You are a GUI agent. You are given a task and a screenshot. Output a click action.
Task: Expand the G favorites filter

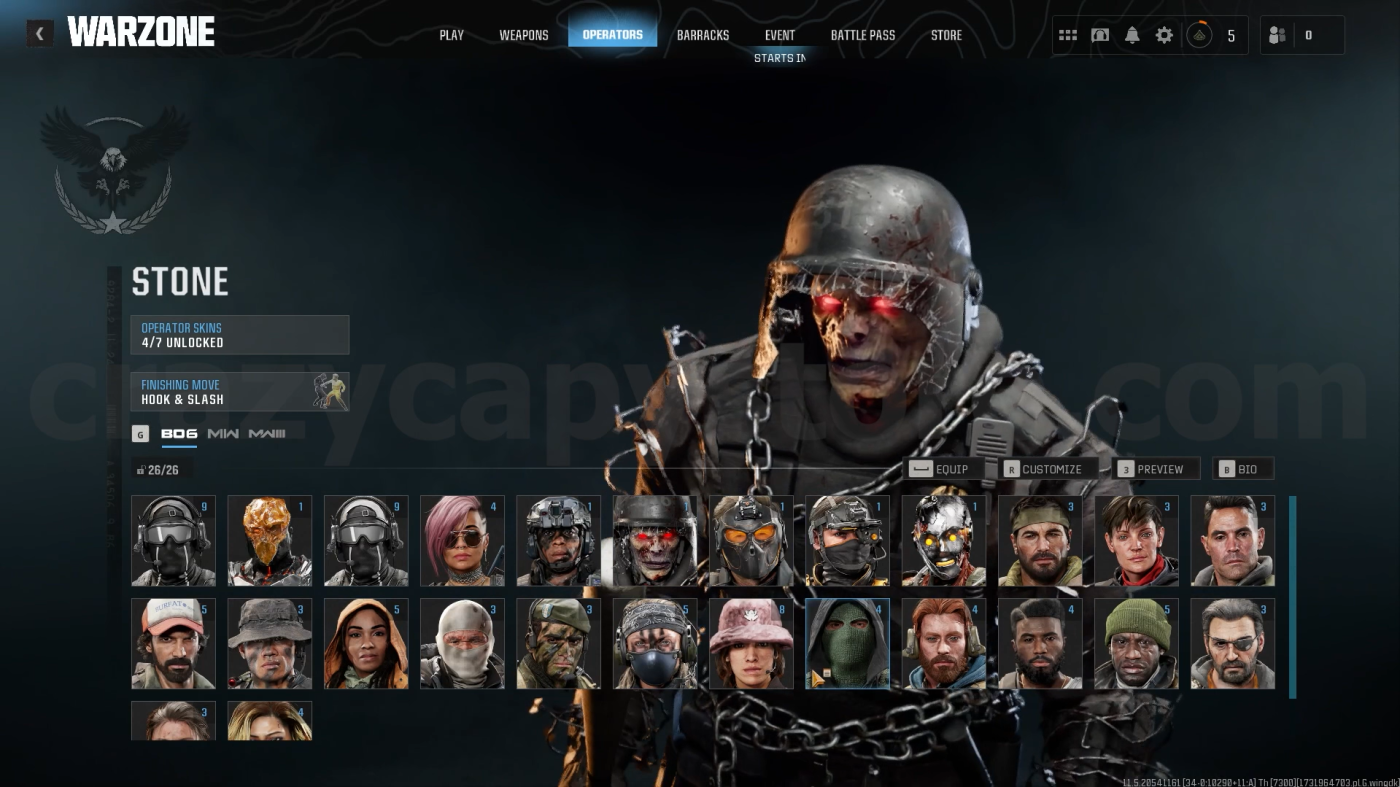tap(138, 433)
